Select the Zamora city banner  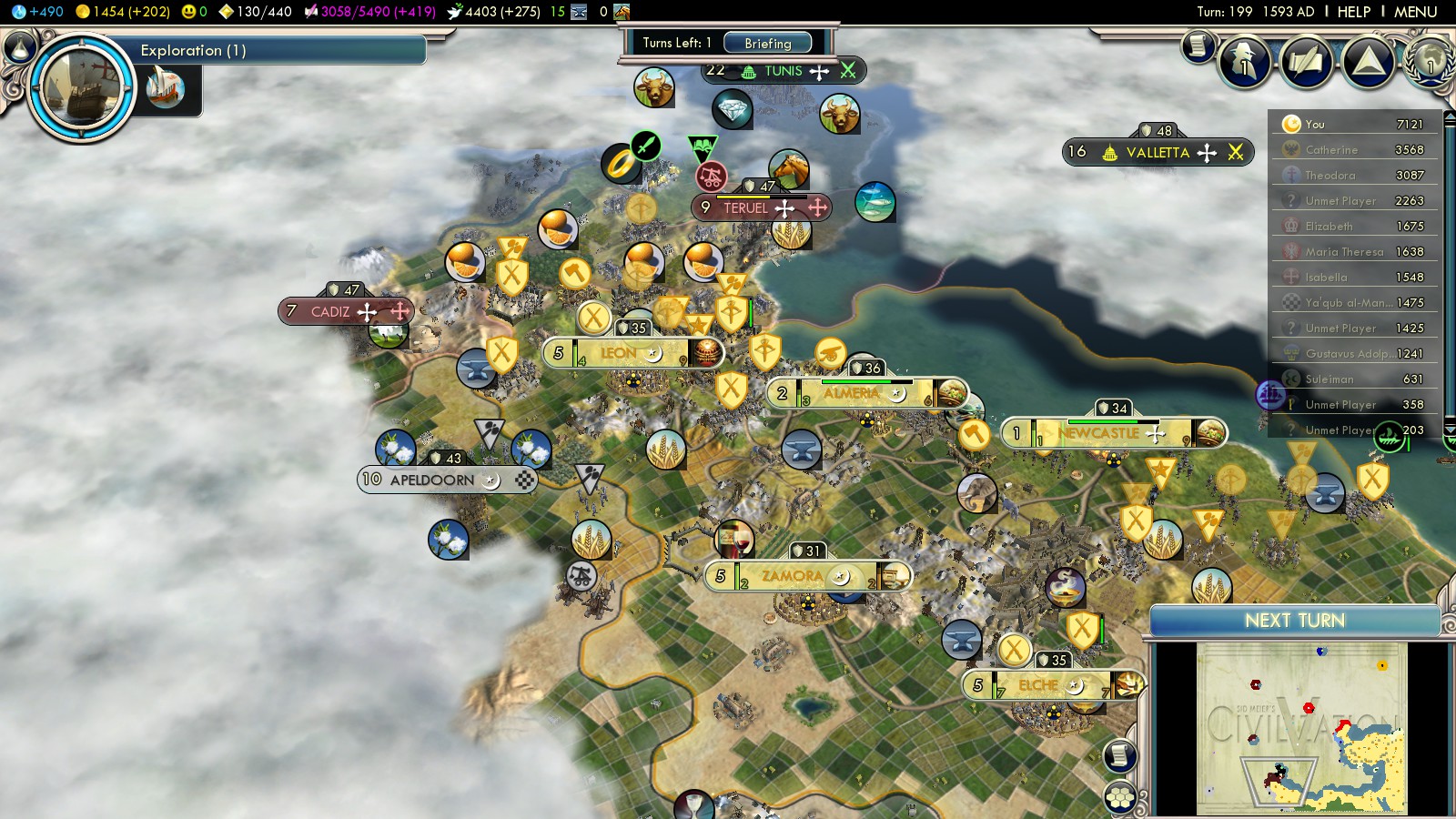792,576
